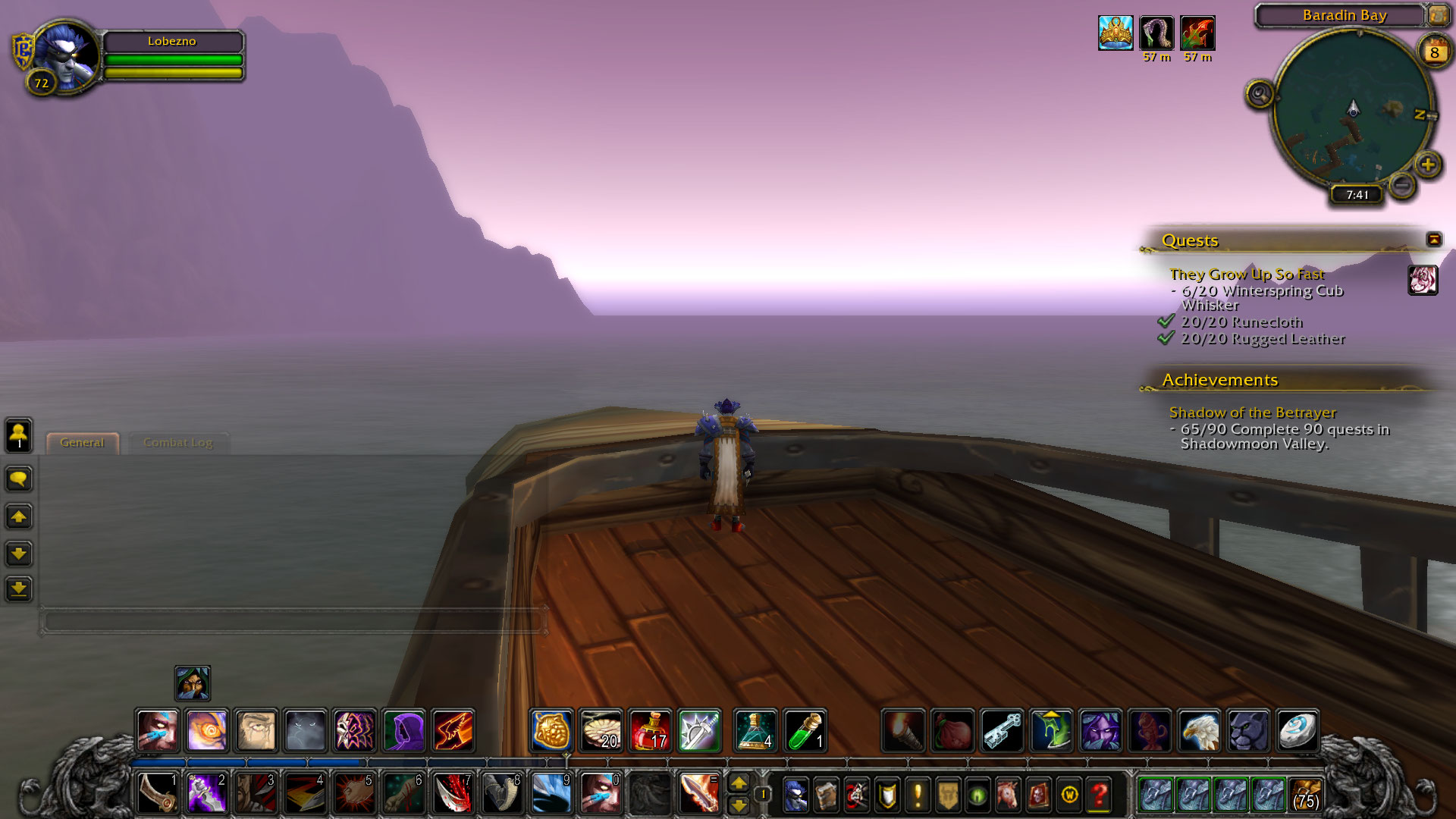Open the calendar button showing day 8
The height and width of the screenshot is (819, 1456).
(x=1434, y=52)
